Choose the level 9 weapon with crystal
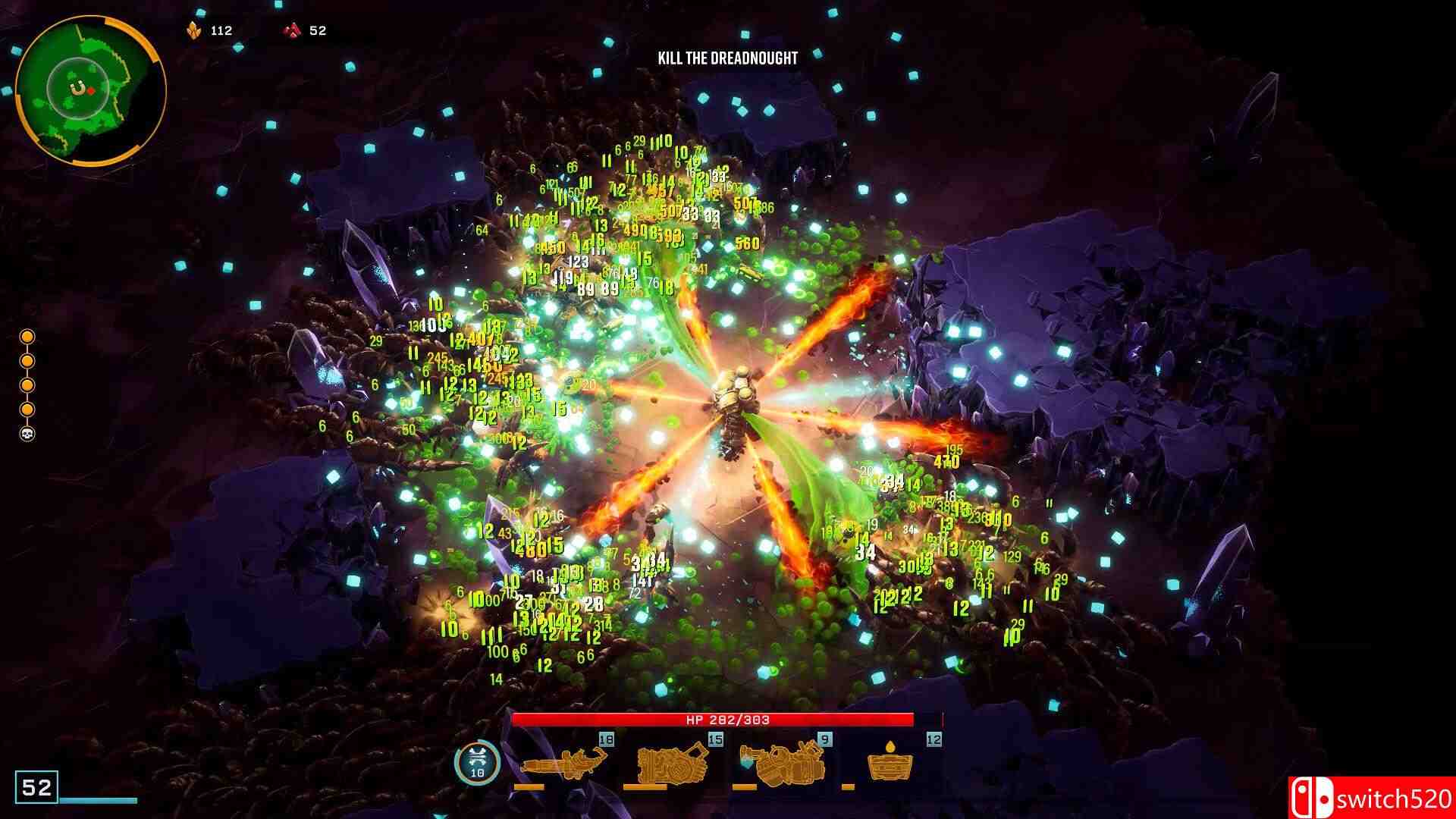The image size is (1456, 819). [781, 764]
